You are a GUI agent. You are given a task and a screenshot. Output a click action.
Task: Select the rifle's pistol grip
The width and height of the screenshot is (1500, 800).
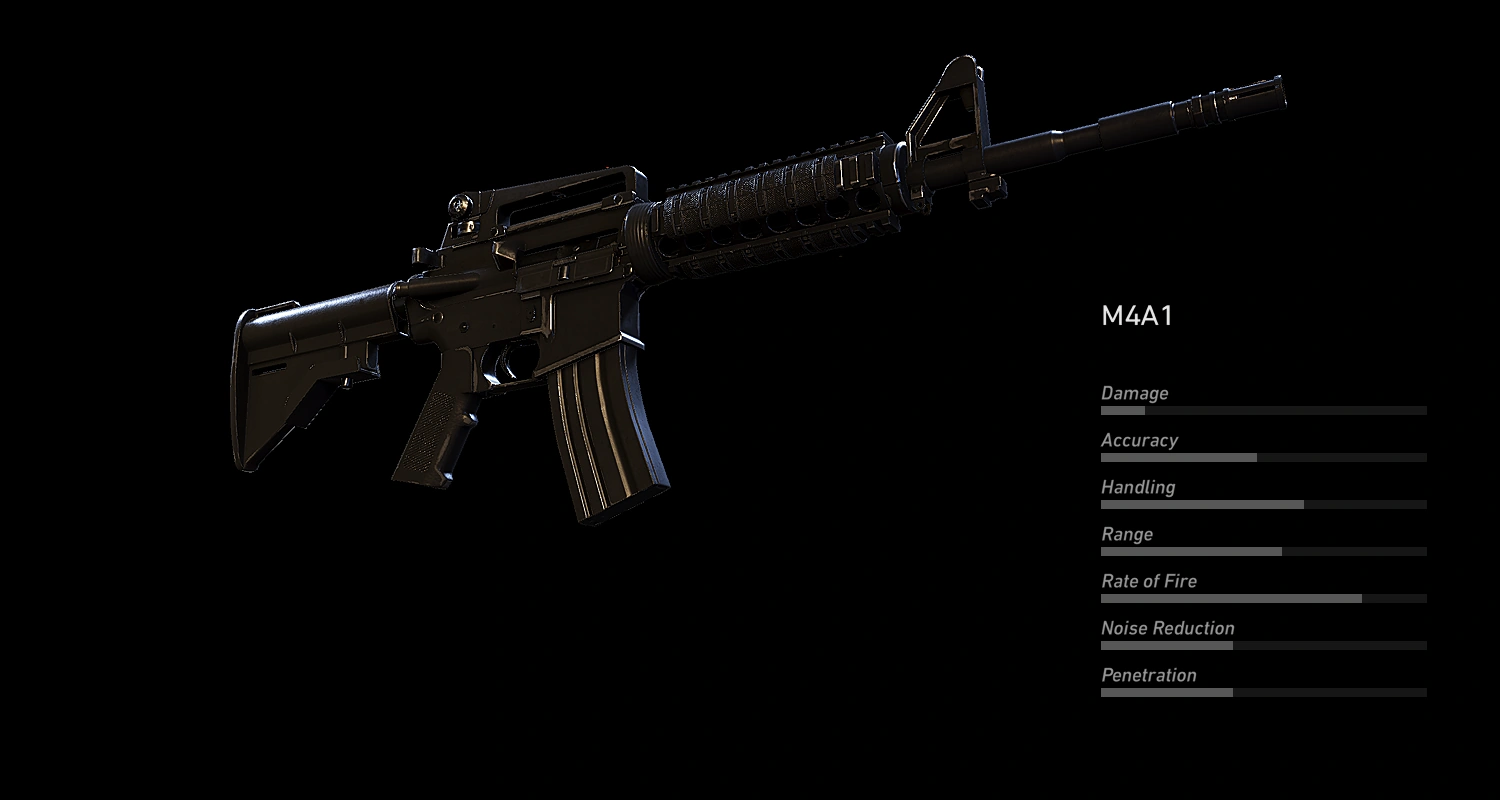[430, 440]
